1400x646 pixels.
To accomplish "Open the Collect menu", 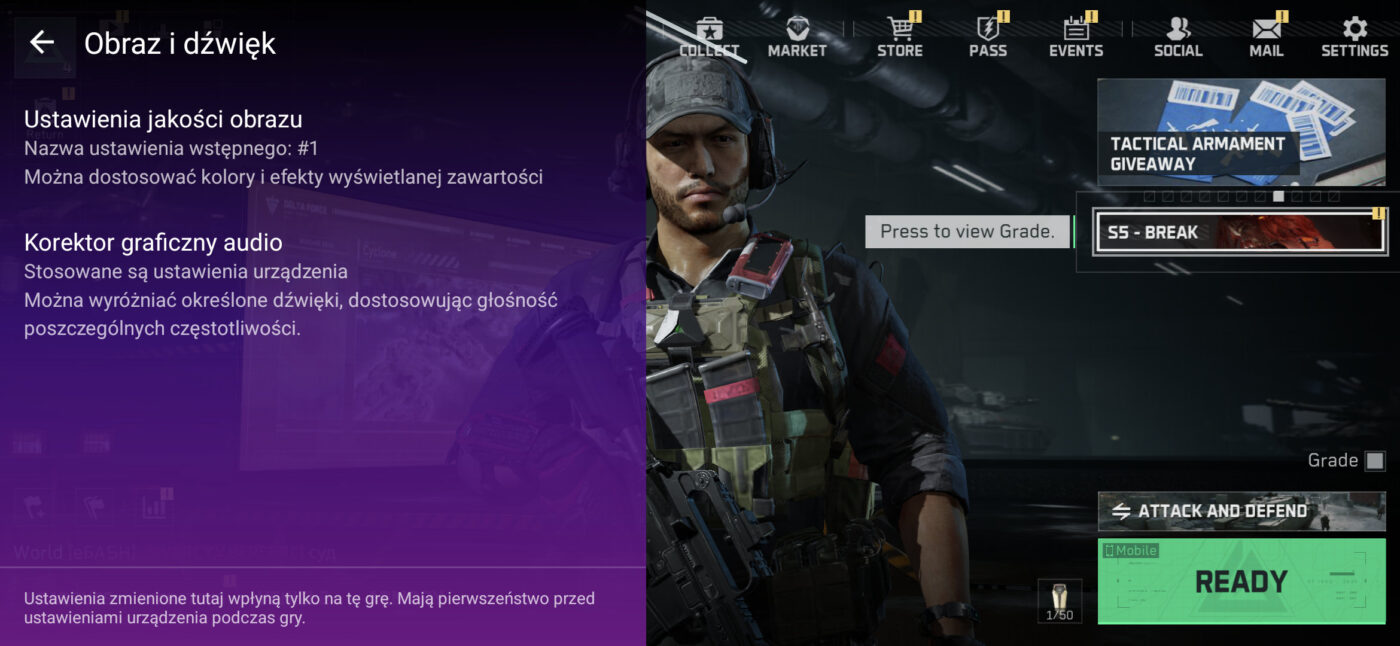I will coord(709,37).
